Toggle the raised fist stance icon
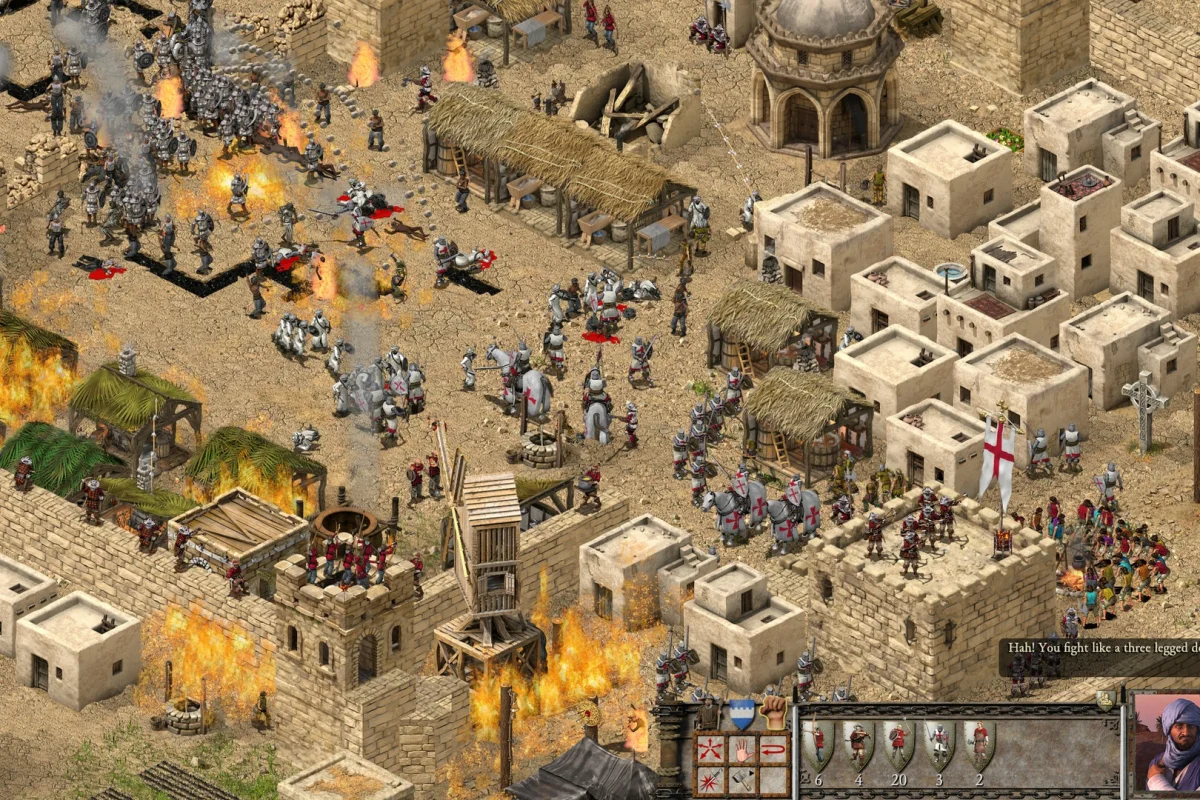Screen dimensions: 1200x800 pos(774,712)
